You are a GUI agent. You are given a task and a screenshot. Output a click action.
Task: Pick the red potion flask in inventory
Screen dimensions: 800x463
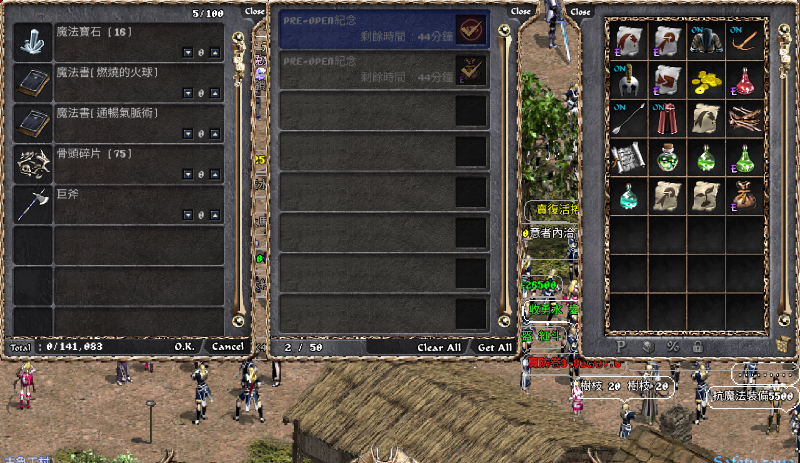(x=745, y=79)
